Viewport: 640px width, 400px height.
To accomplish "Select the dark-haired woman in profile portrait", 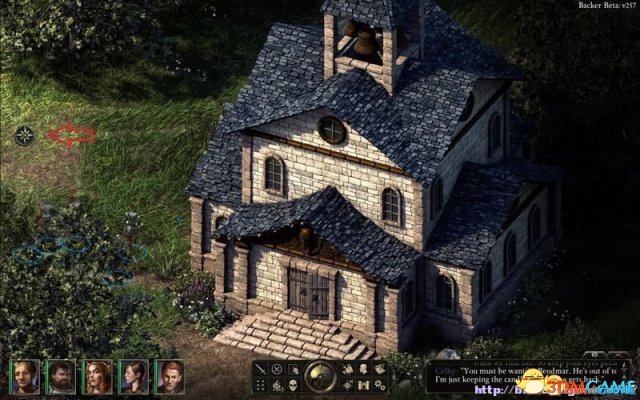I will 133,376.
